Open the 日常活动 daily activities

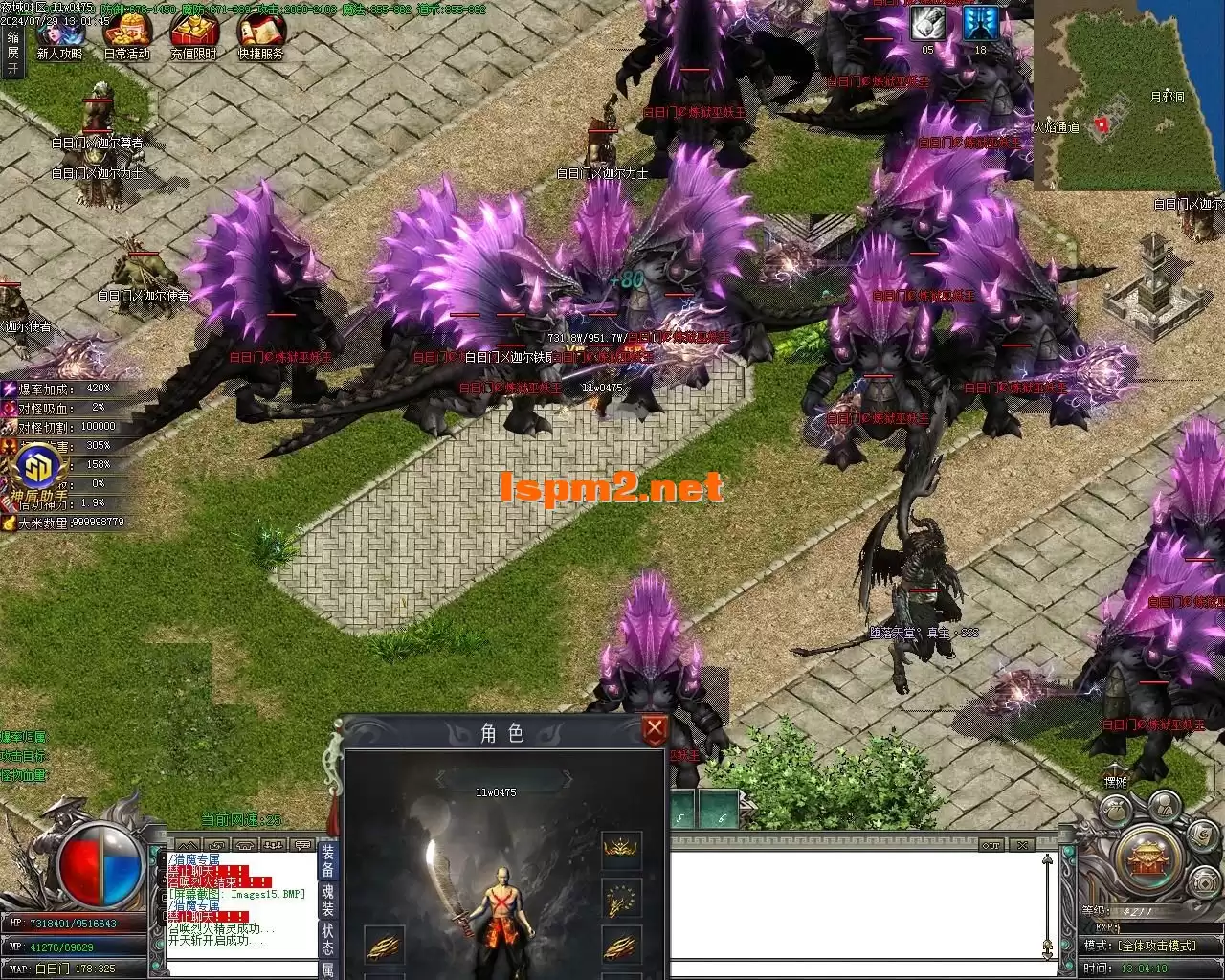(126, 35)
